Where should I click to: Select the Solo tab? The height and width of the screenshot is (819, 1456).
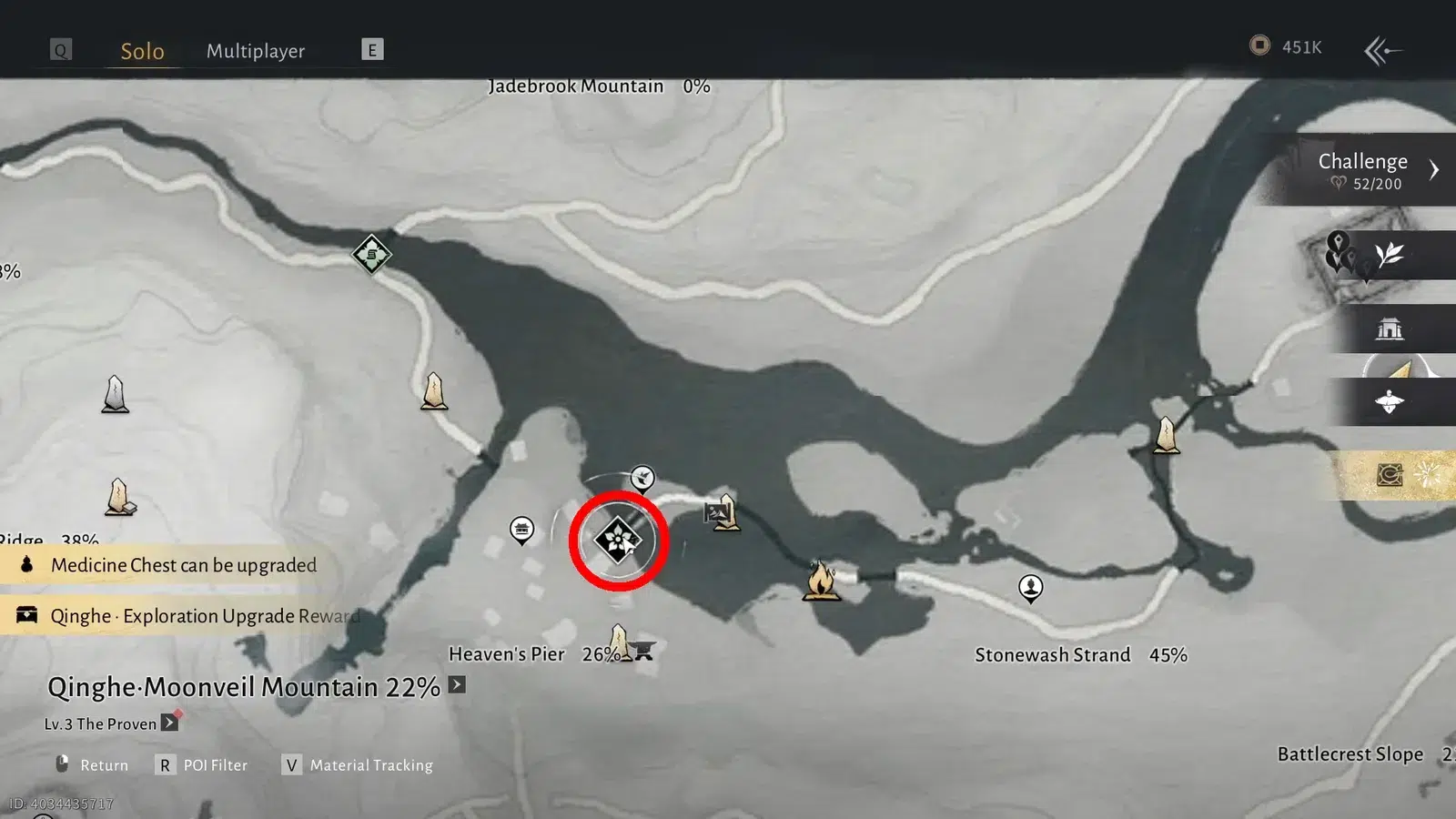click(142, 51)
